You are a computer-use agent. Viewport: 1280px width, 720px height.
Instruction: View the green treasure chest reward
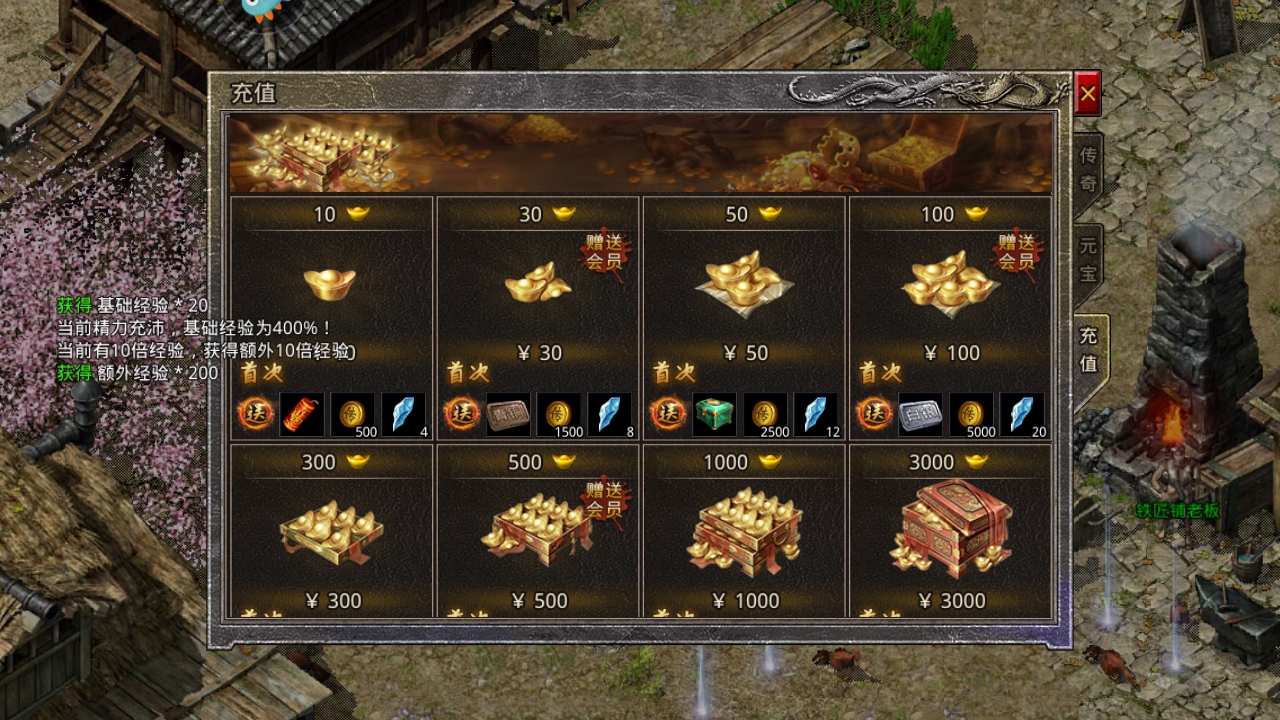(714, 414)
